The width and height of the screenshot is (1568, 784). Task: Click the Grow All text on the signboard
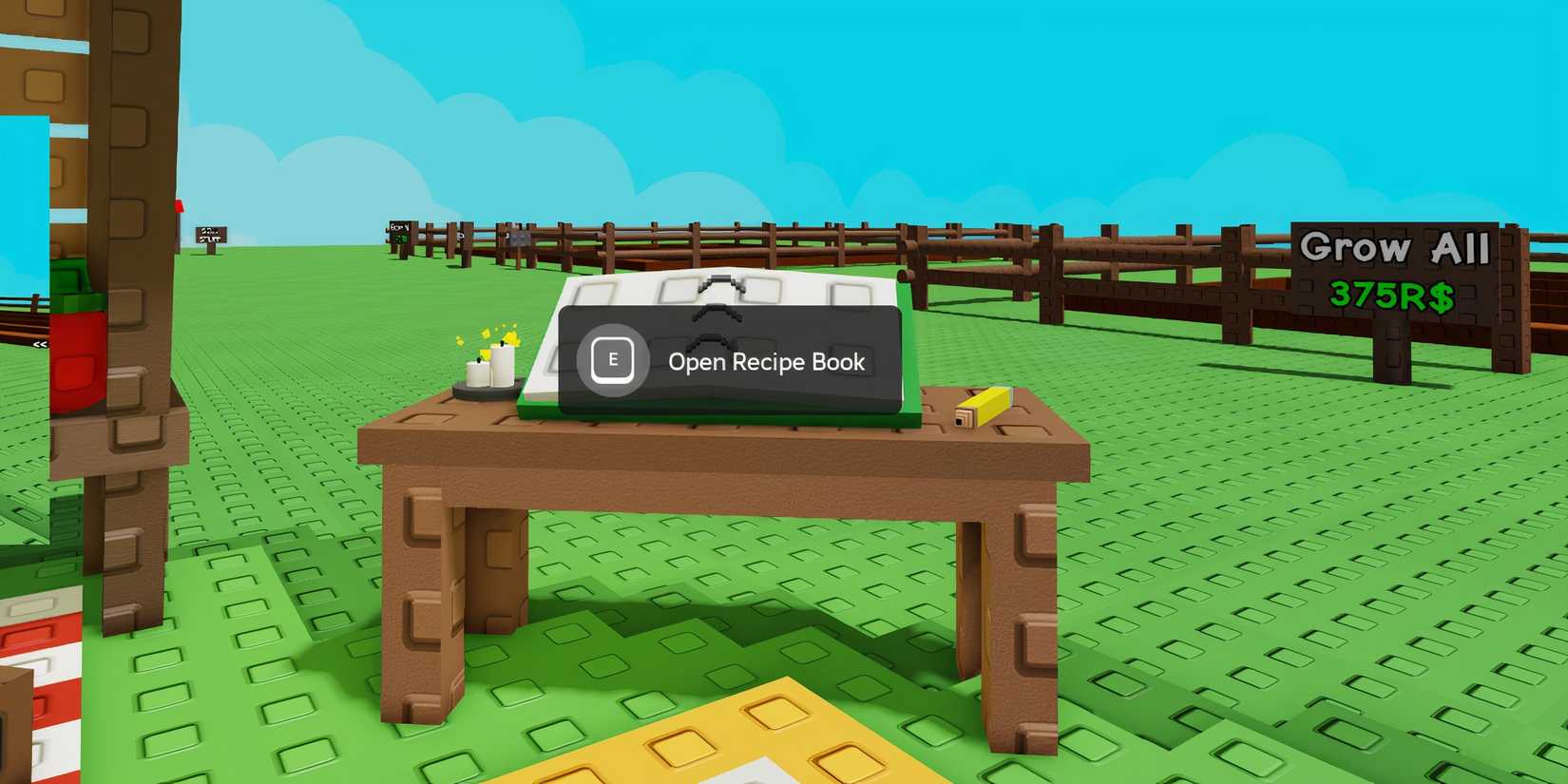coord(1397,247)
